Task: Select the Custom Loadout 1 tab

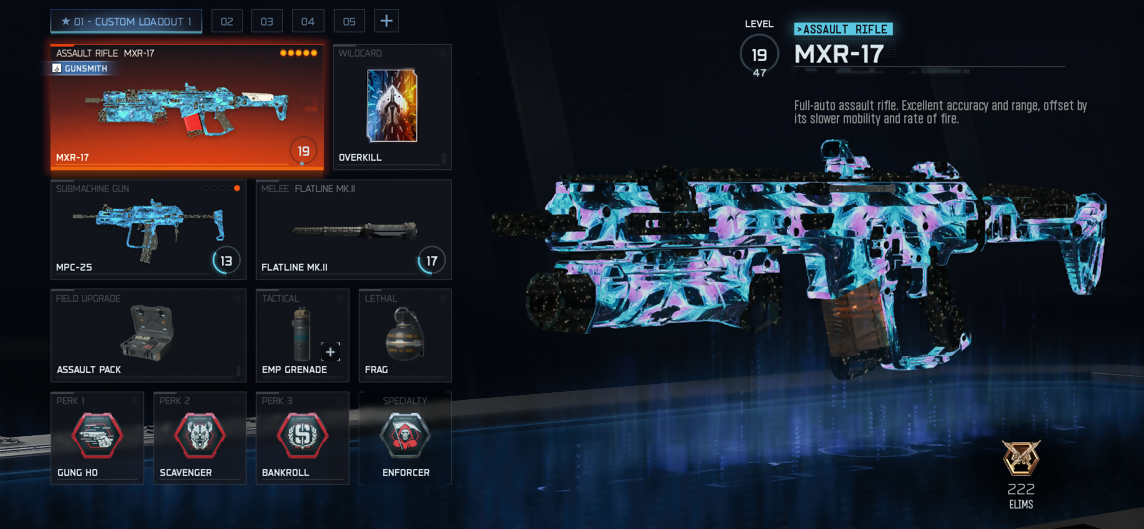Action: coord(126,21)
